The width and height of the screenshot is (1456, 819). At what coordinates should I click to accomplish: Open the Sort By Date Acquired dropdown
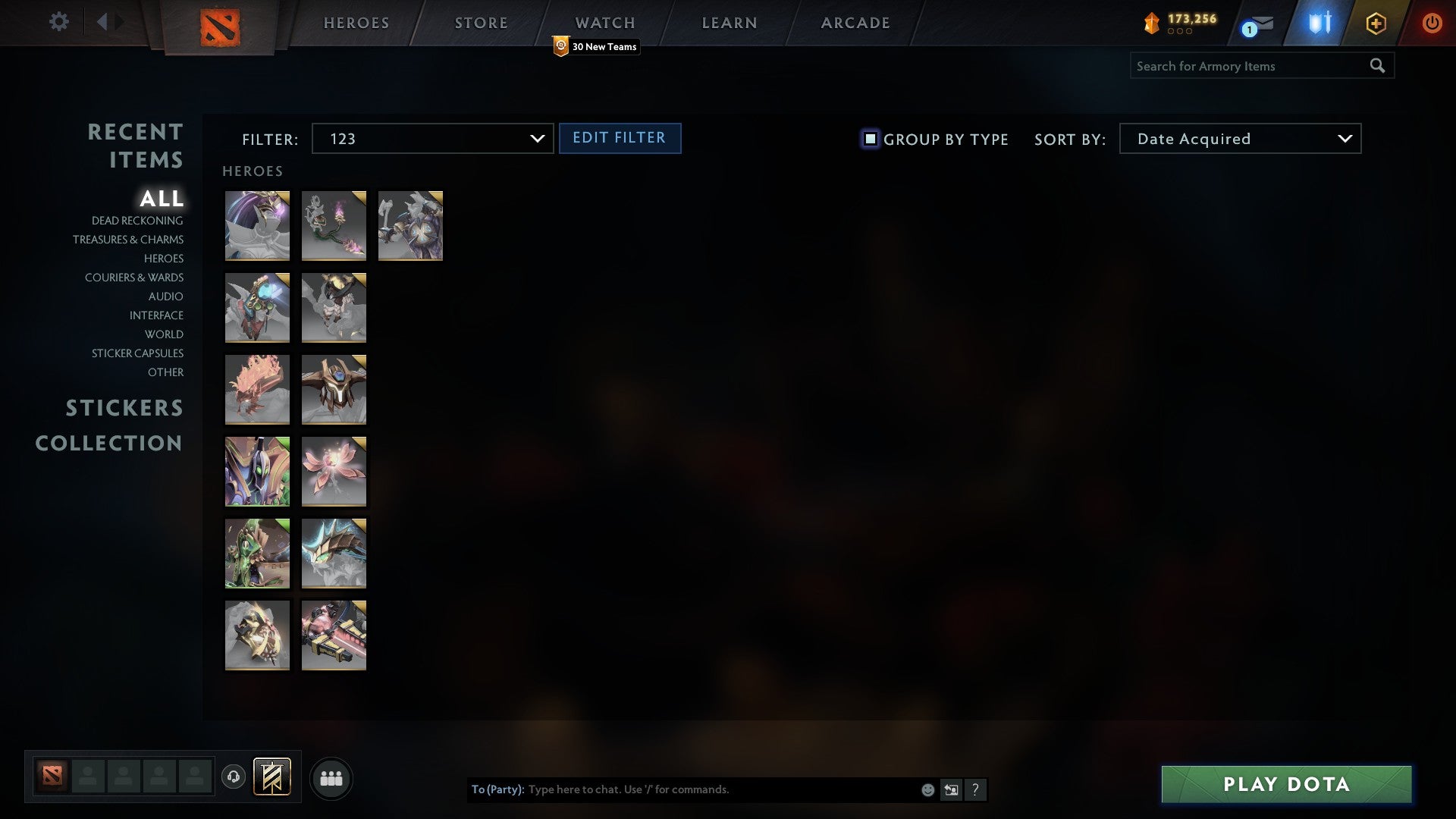coord(1239,139)
